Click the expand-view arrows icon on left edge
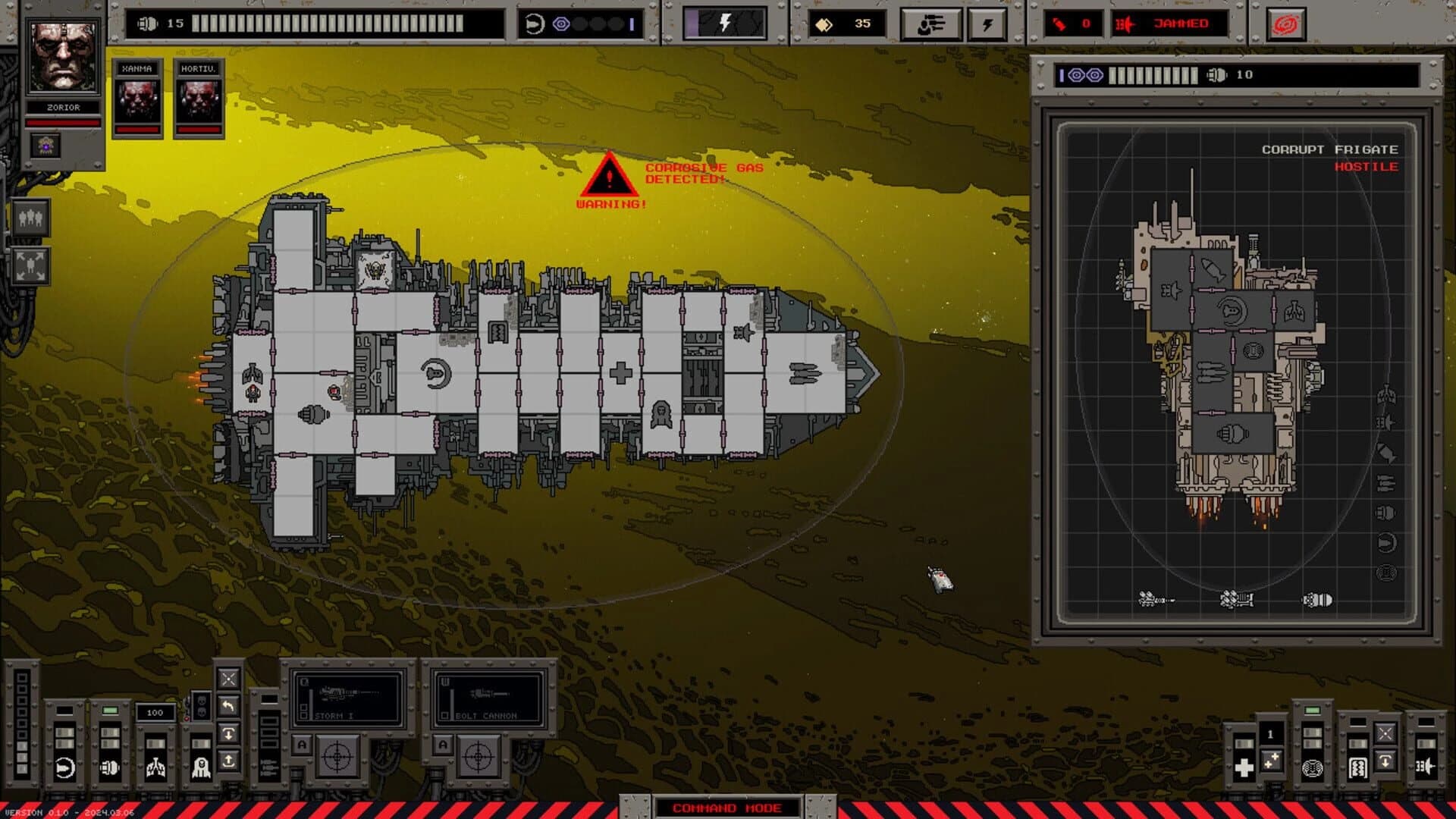 click(30, 265)
